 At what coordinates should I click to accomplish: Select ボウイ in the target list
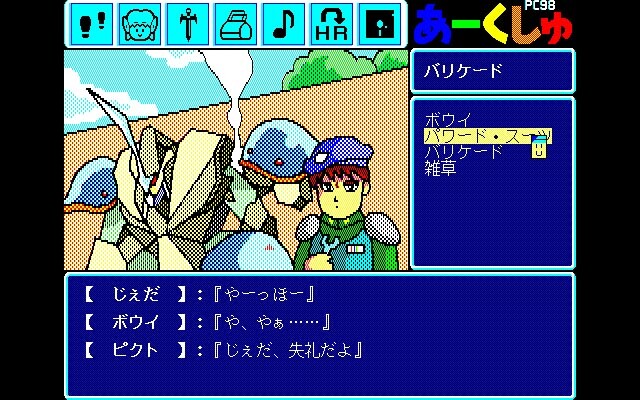pyautogui.click(x=448, y=120)
